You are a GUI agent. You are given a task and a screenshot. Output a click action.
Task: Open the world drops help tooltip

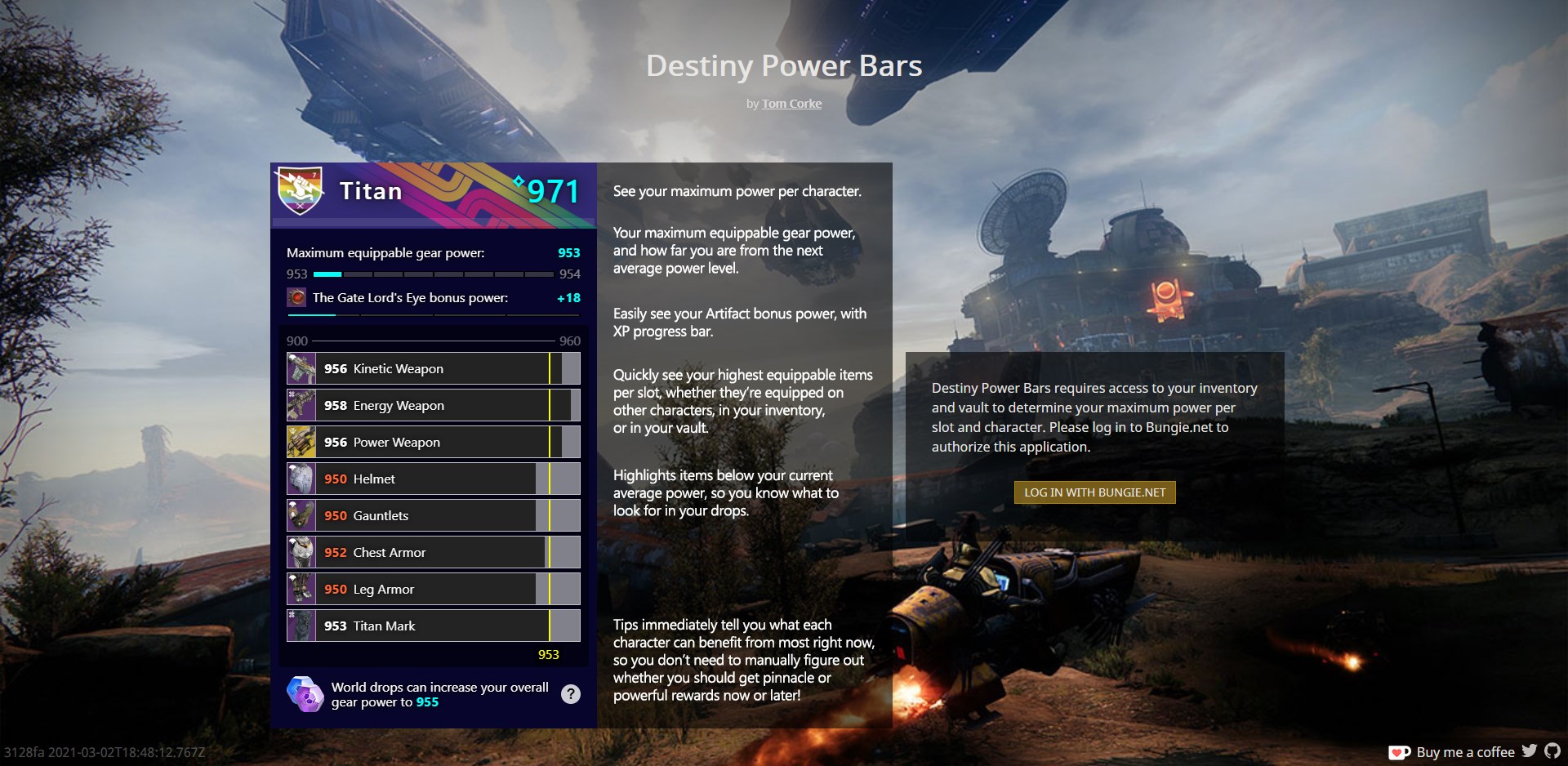coord(571,693)
